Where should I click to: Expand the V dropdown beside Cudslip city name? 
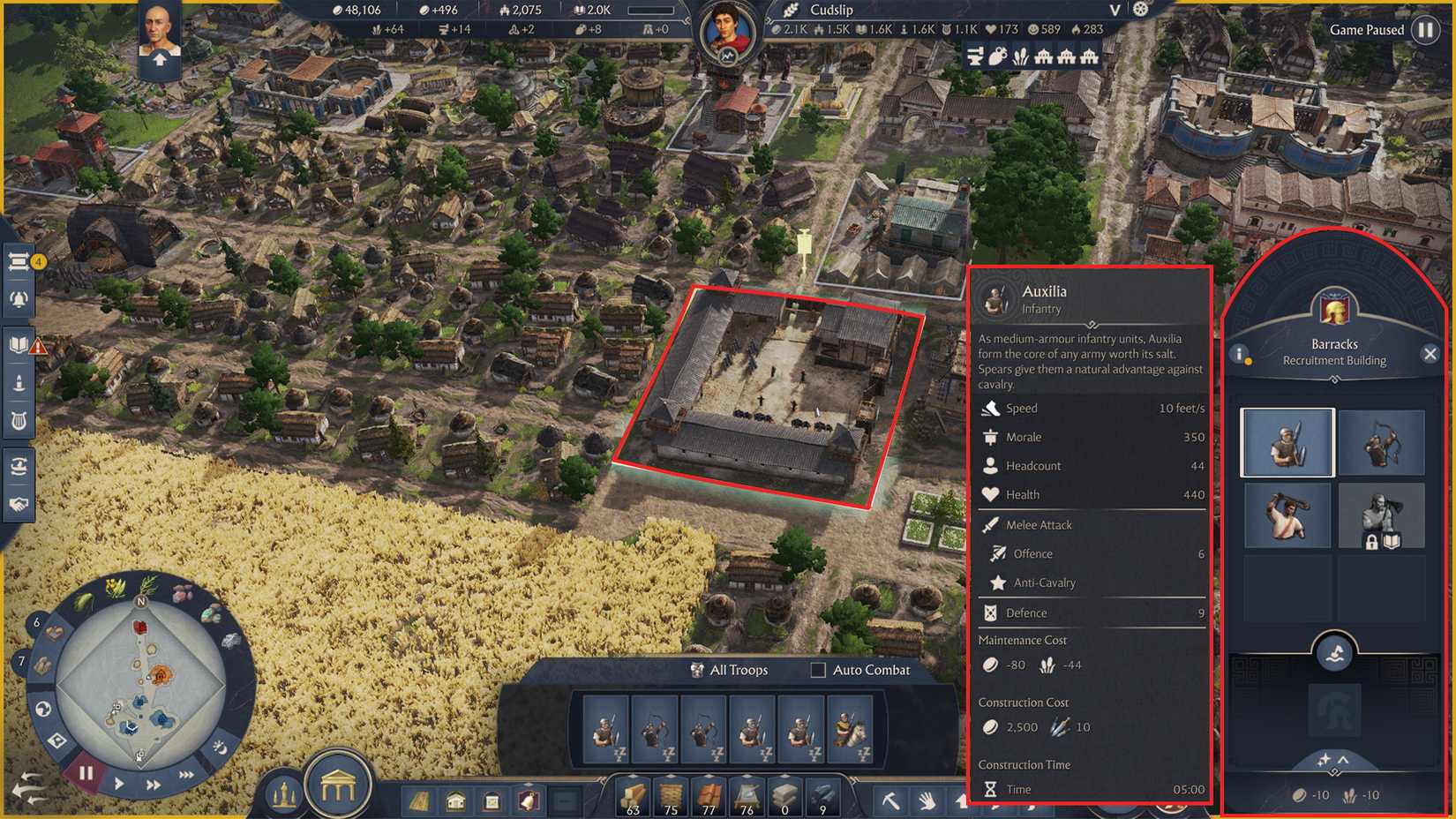(1114, 11)
